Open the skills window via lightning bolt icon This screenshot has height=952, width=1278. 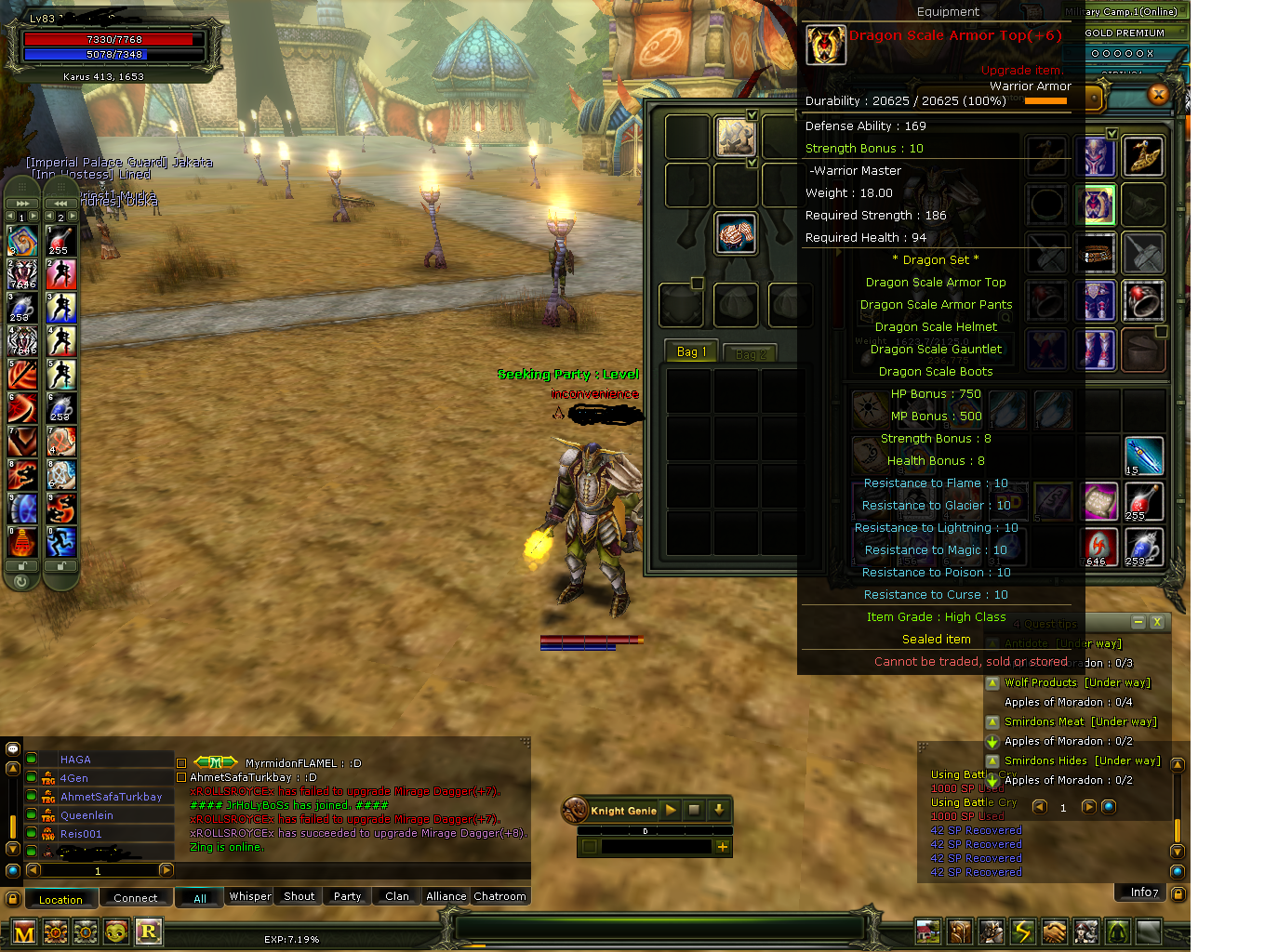tap(1022, 931)
